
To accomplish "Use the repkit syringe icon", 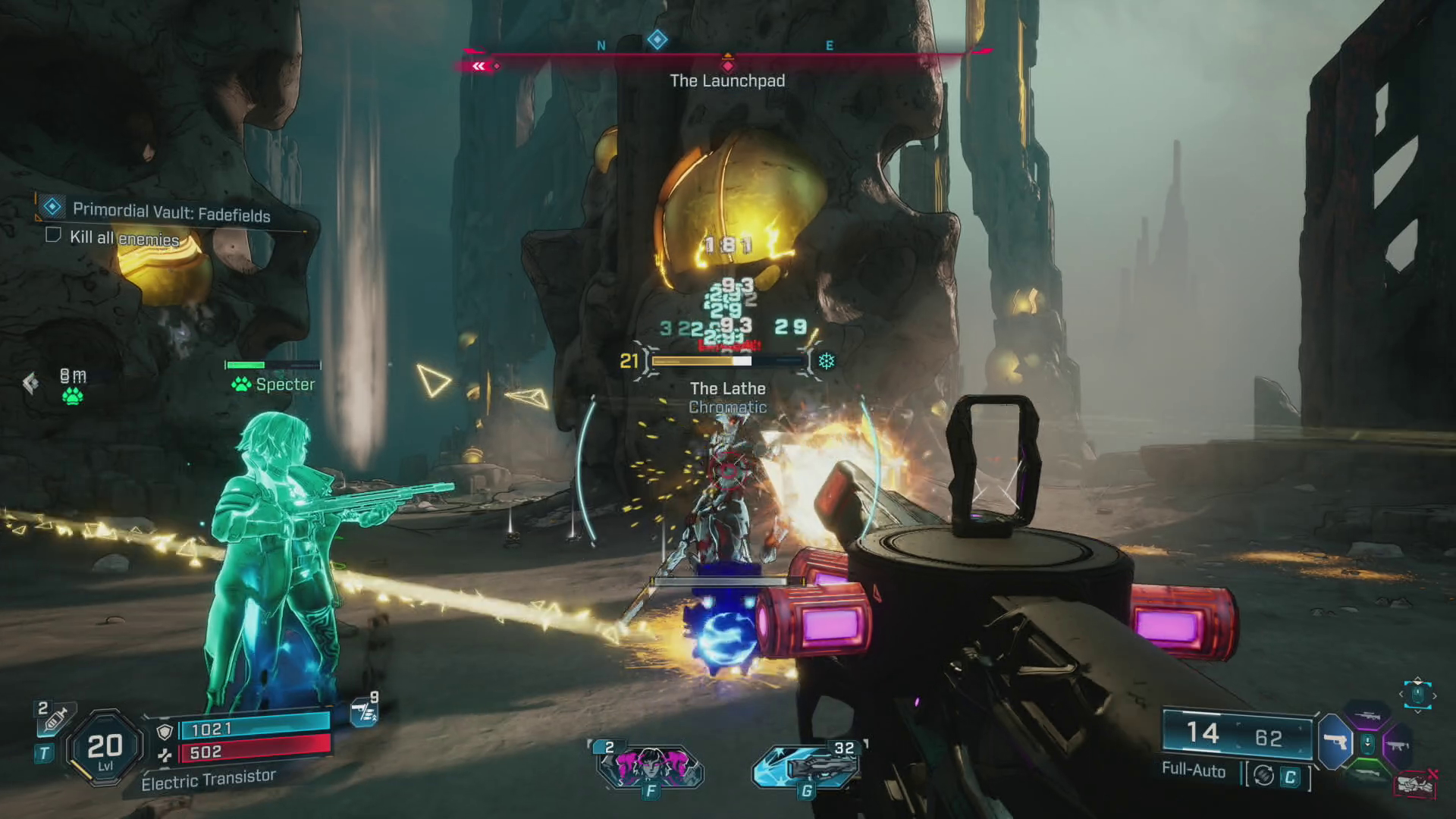I will click(x=55, y=718).
